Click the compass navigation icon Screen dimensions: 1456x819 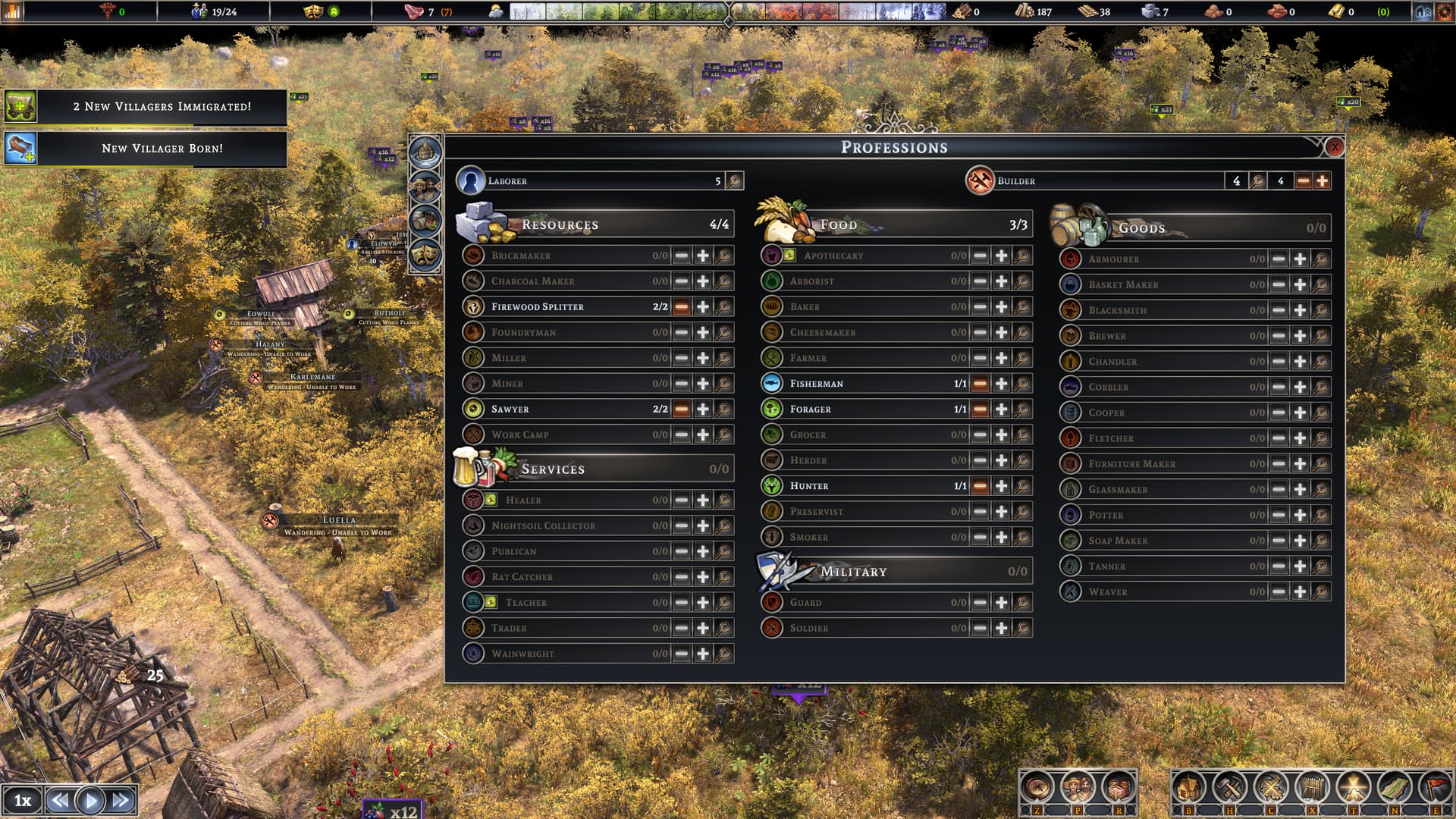point(1037,787)
